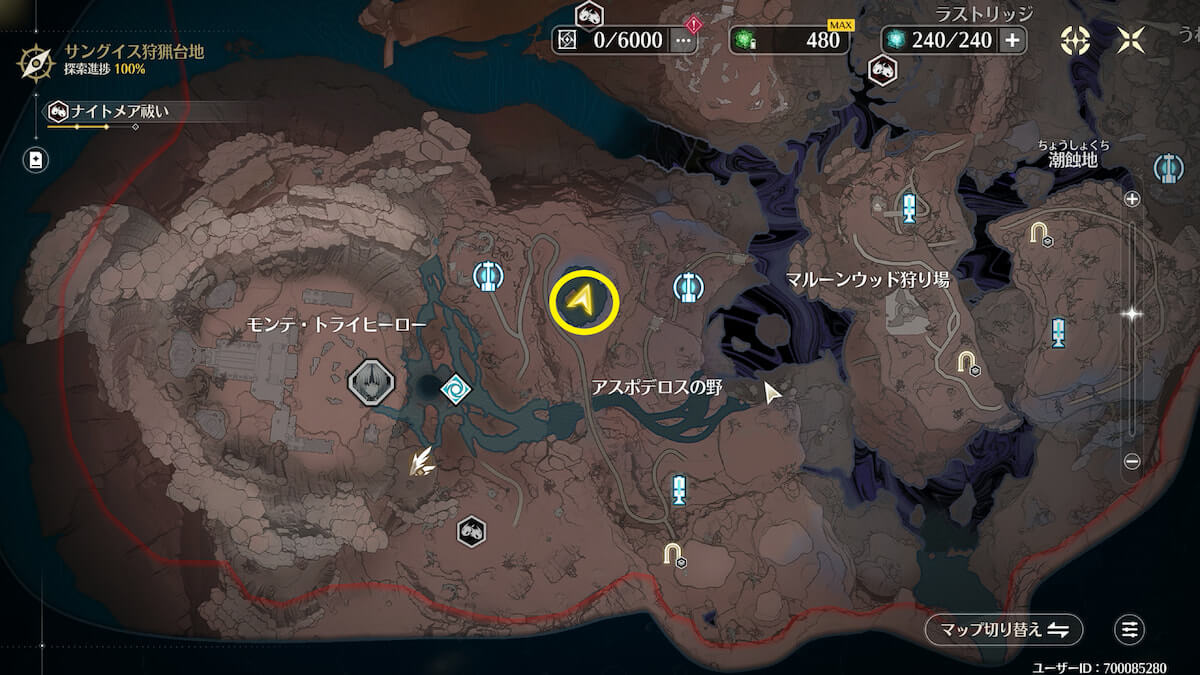Open the three-dot menu beside 0/6000
Screen dimensions: 1200x675
[684, 40]
